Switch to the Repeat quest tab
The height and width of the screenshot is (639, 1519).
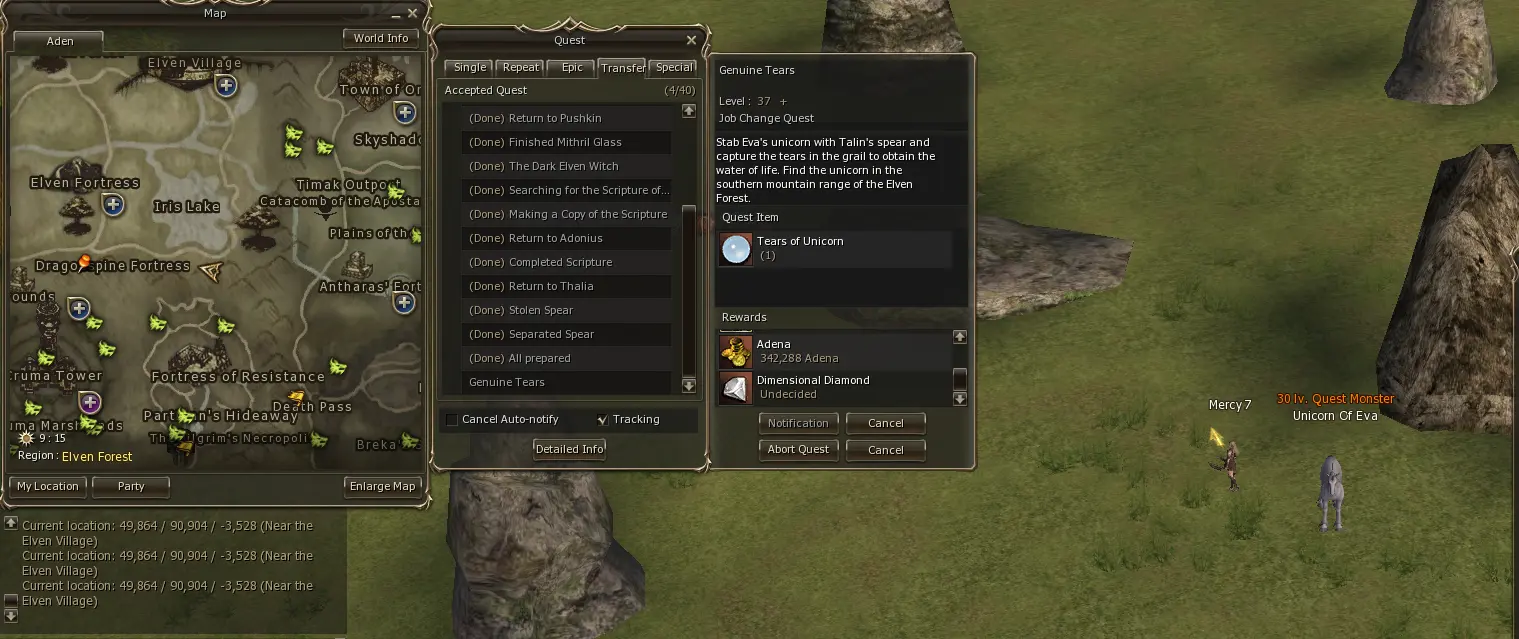point(520,68)
